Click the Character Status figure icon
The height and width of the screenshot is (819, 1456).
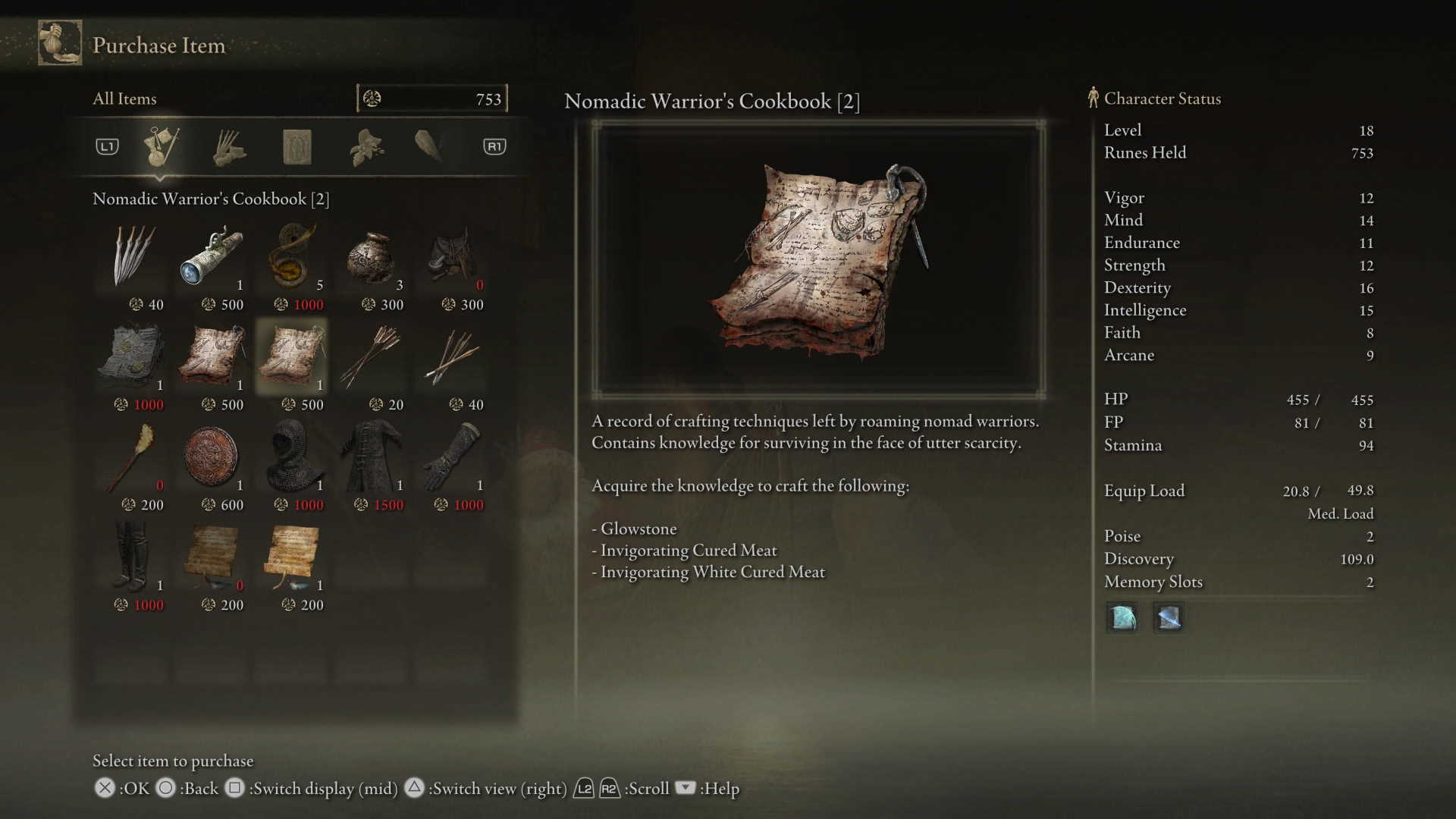[1092, 98]
